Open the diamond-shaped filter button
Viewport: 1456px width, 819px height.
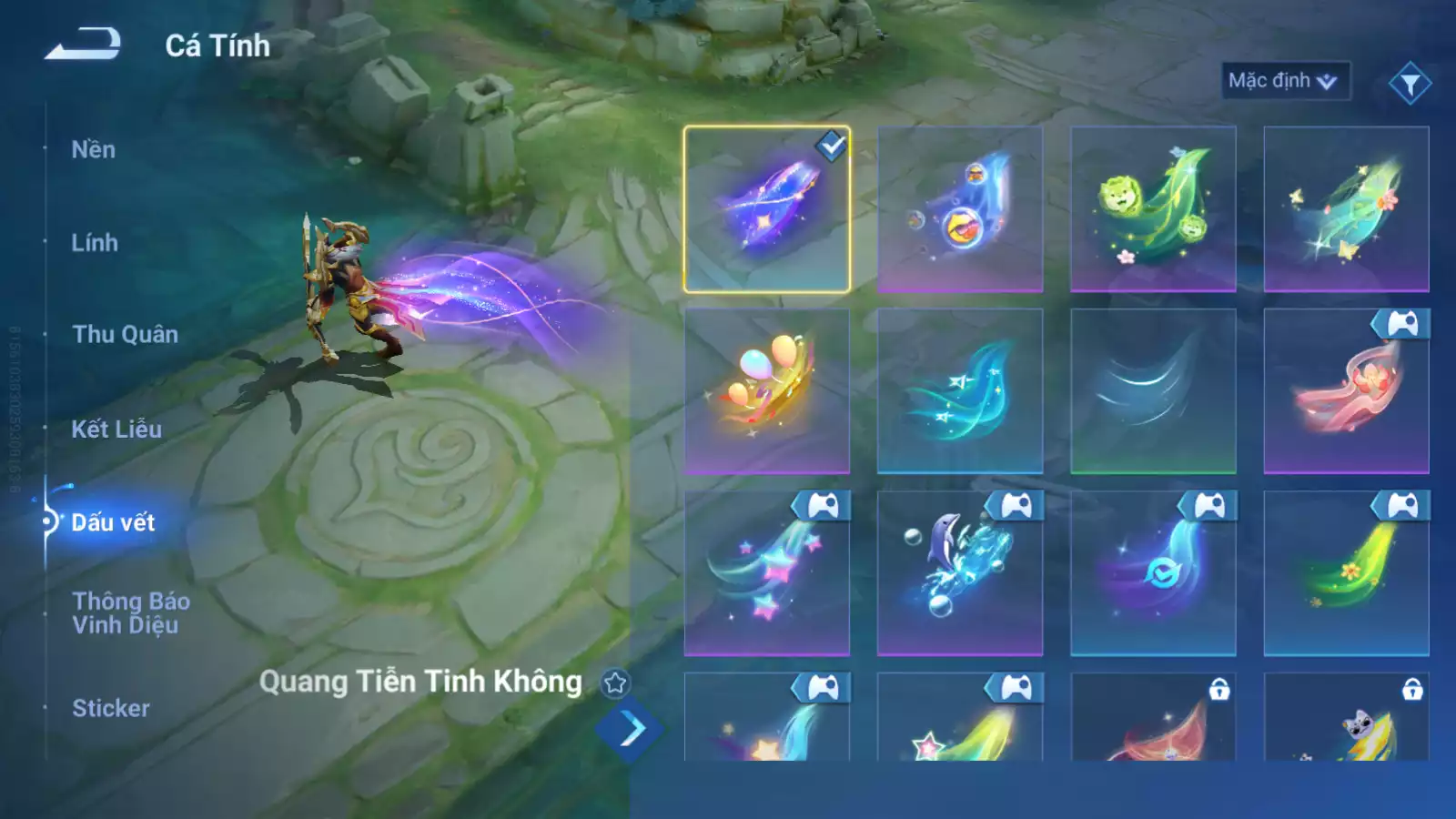pyautogui.click(x=1410, y=84)
